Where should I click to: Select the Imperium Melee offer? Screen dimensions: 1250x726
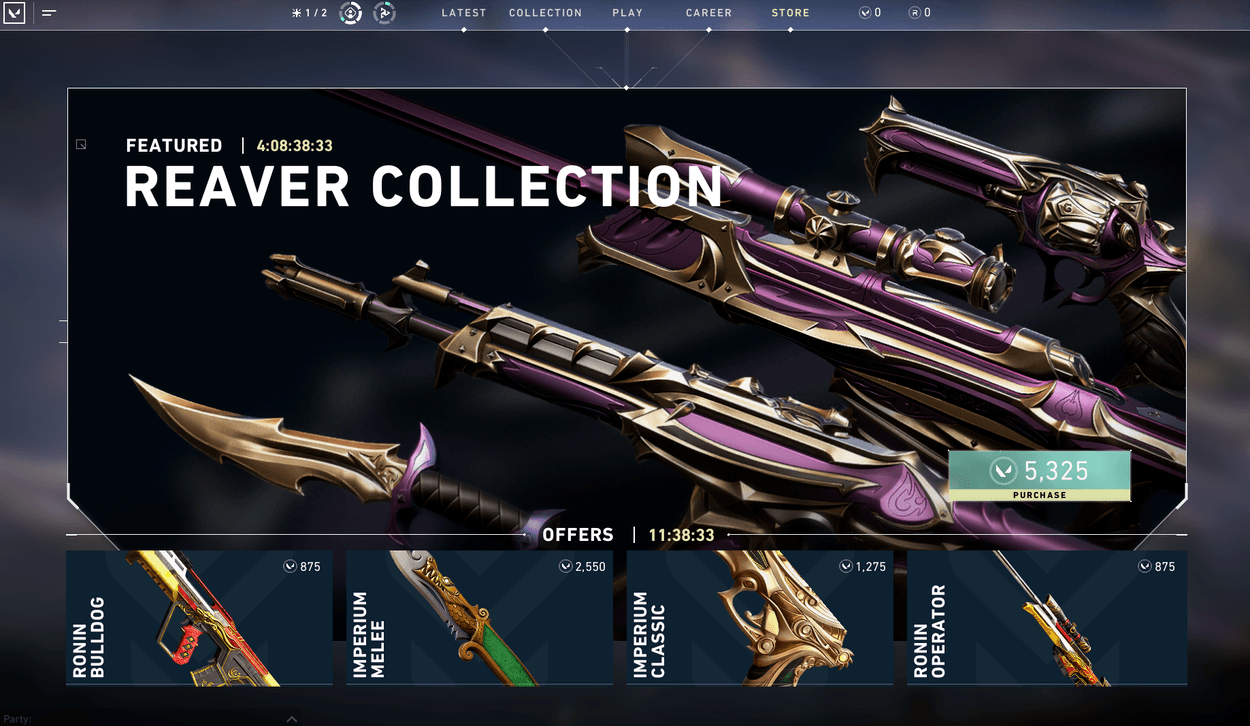479,617
